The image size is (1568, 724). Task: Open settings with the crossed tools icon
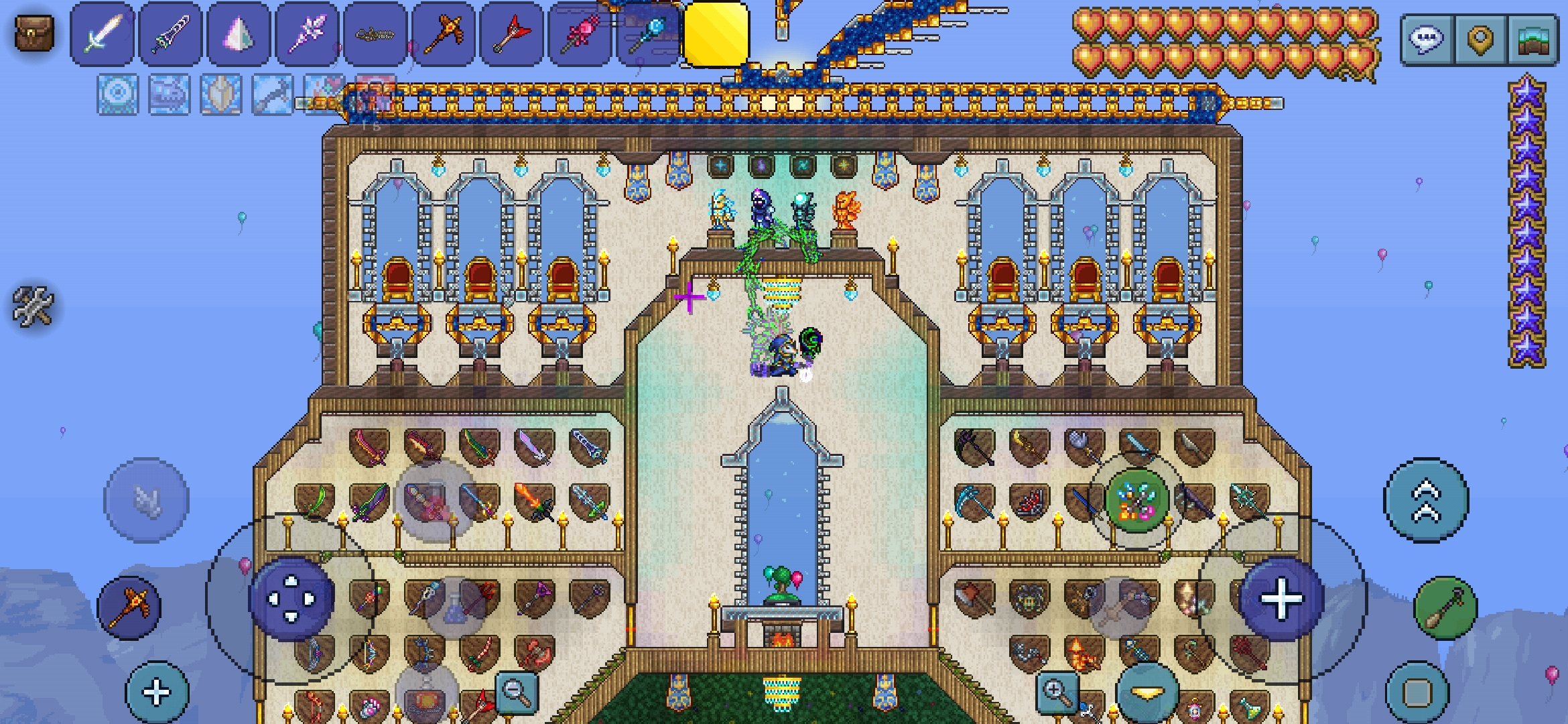click(32, 306)
